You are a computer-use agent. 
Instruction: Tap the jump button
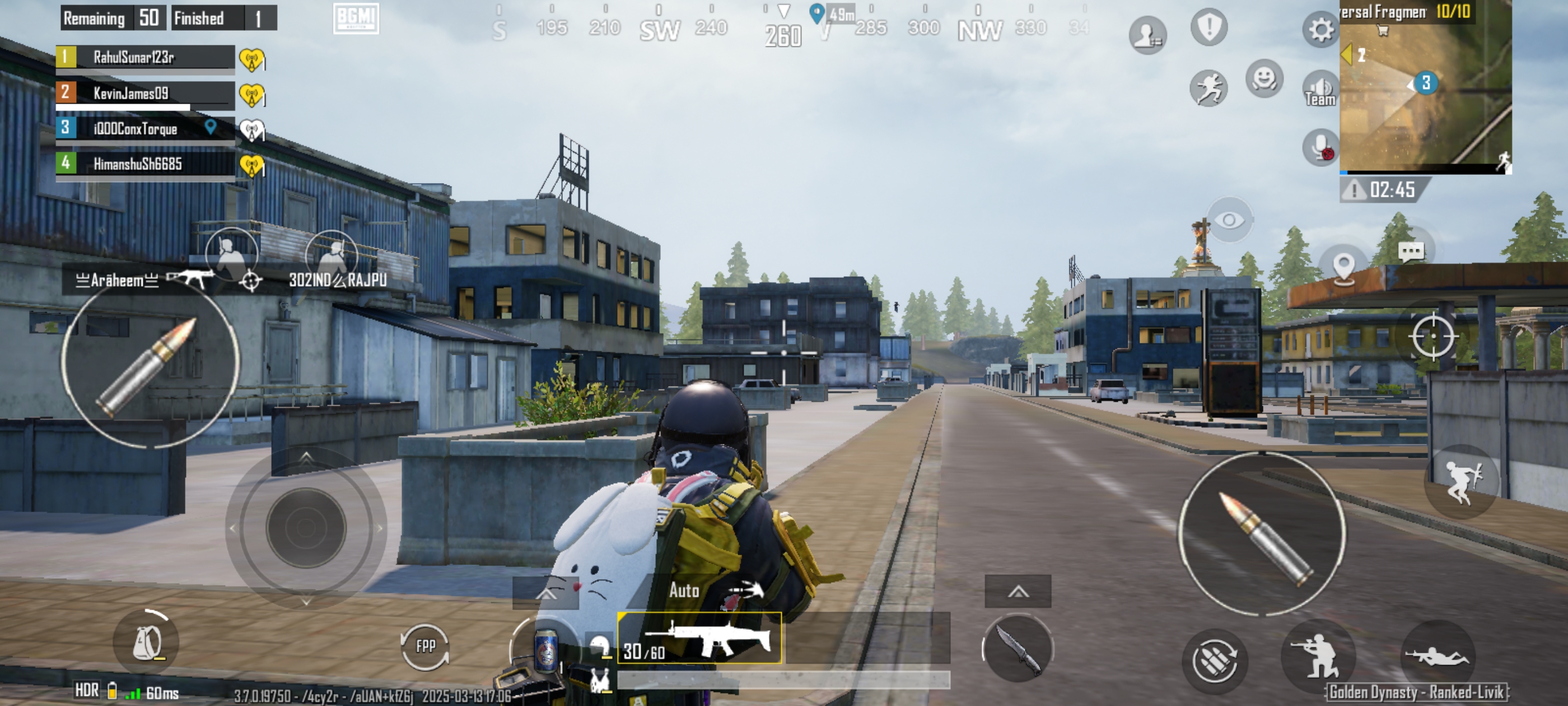[1462, 481]
